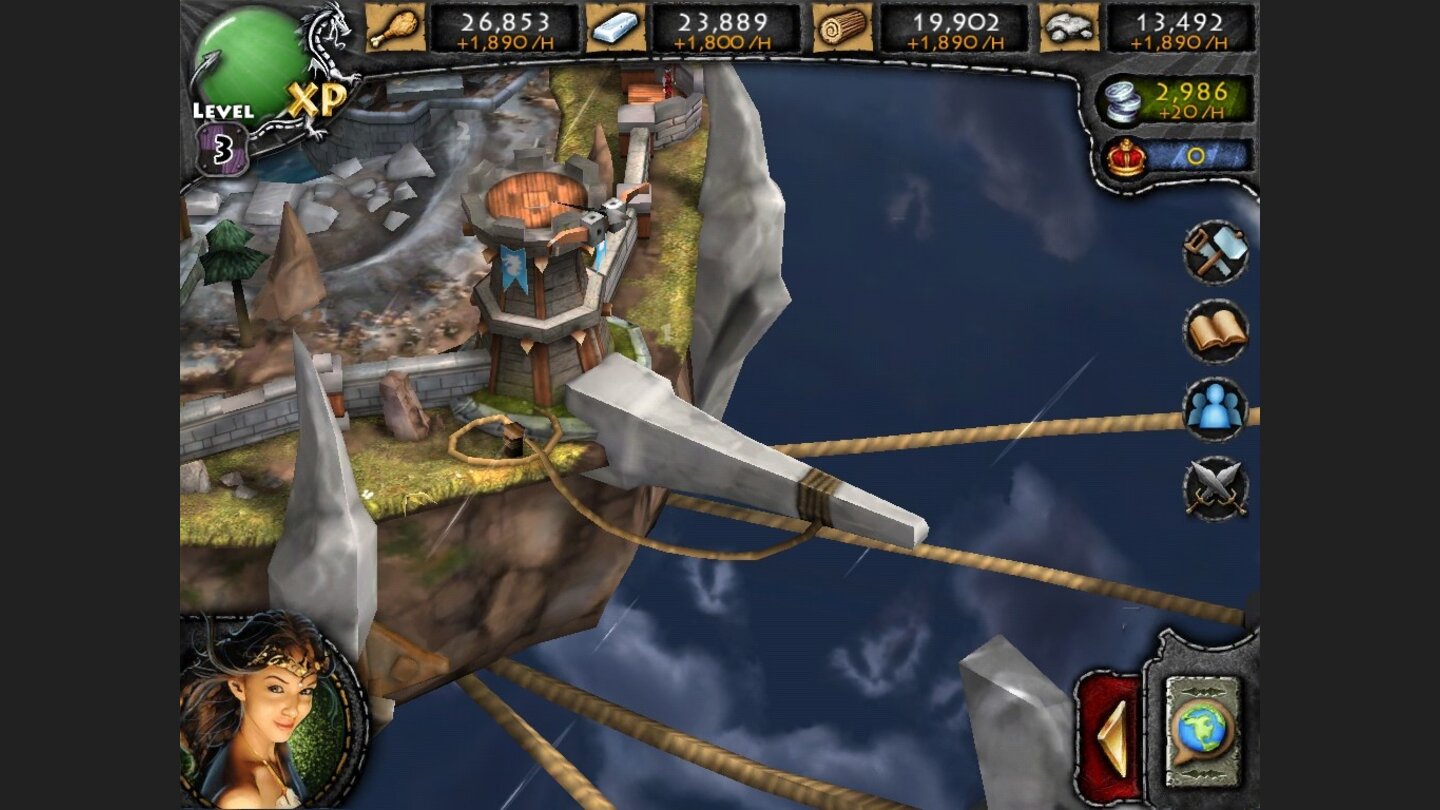Click the food resource chicken-leg icon
Image resolution: width=1440 pixels, height=810 pixels.
tap(396, 29)
